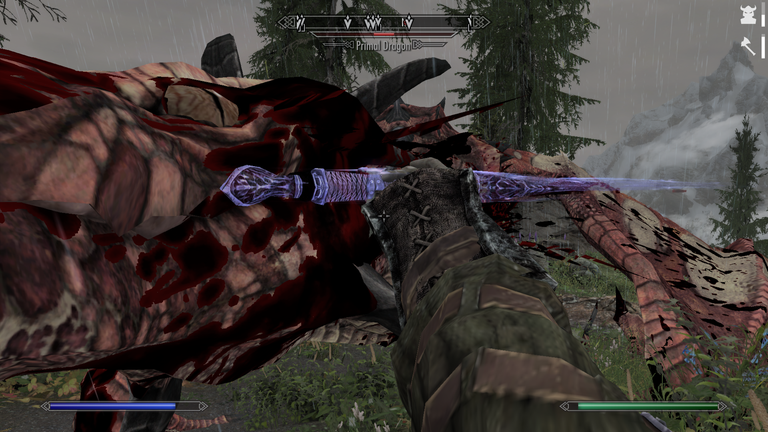Click the axe weapon durability icon
This screenshot has height=432, width=768.
[x=747, y=44]
